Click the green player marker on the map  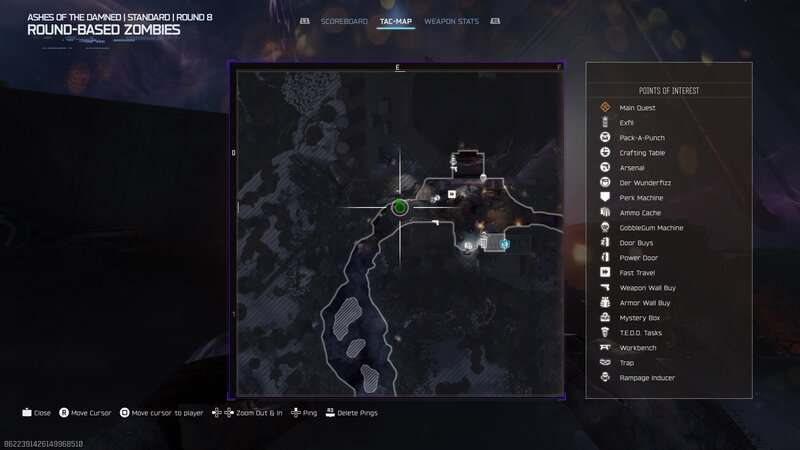click(x=400, y=207)
